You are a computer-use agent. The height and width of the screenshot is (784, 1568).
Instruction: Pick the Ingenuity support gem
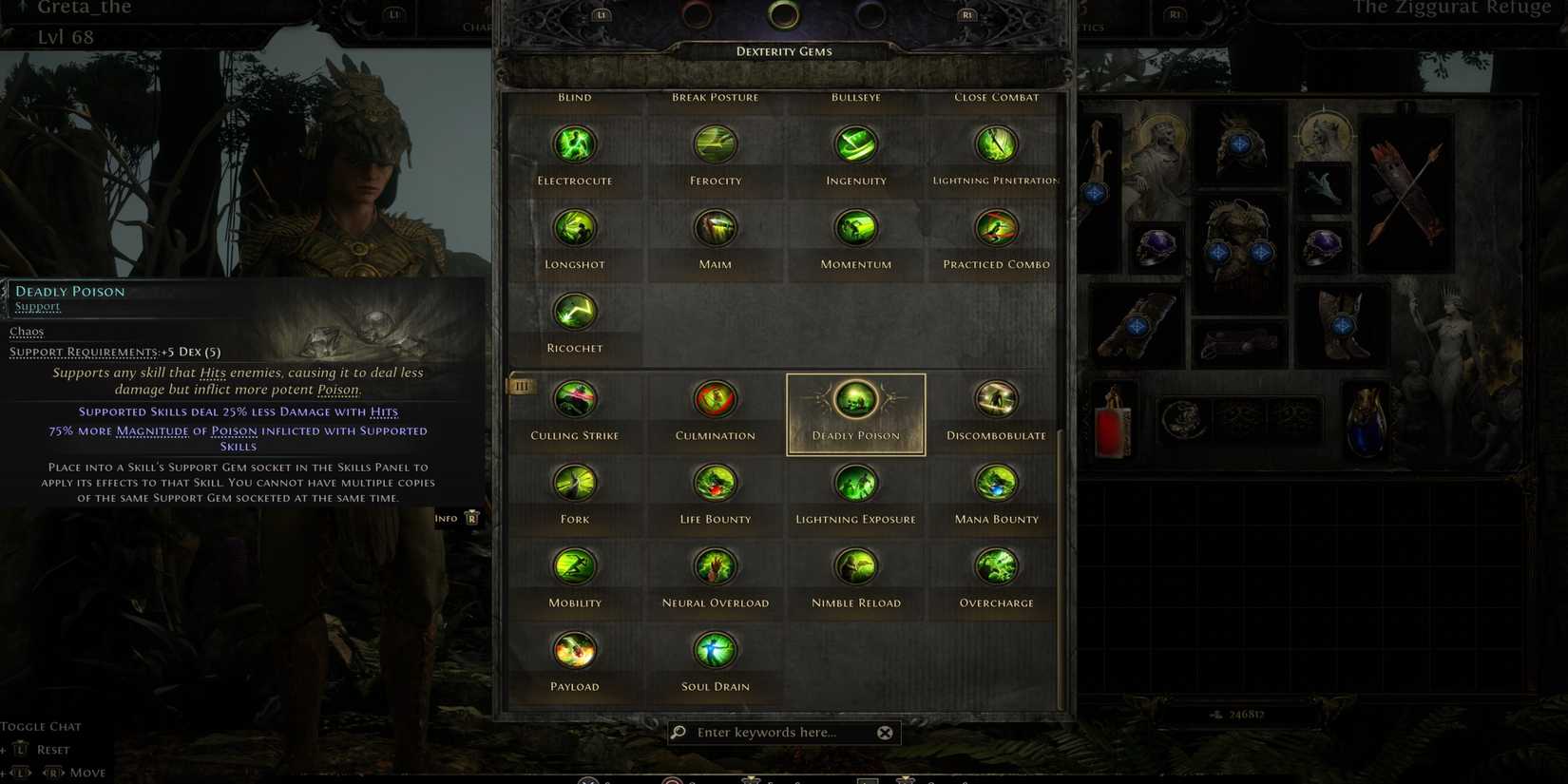(x=854, y=143)
